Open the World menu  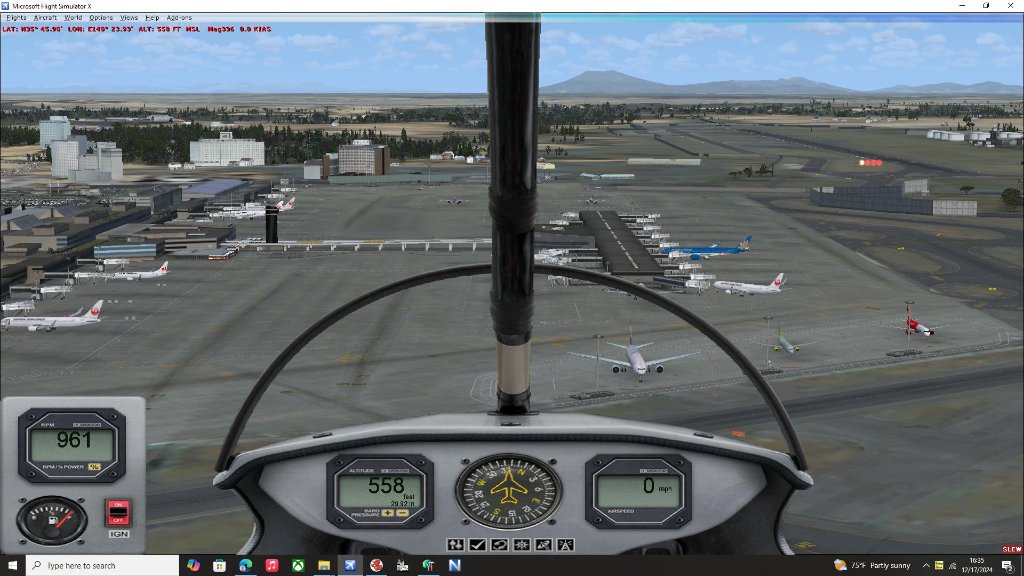pos(73,18)
